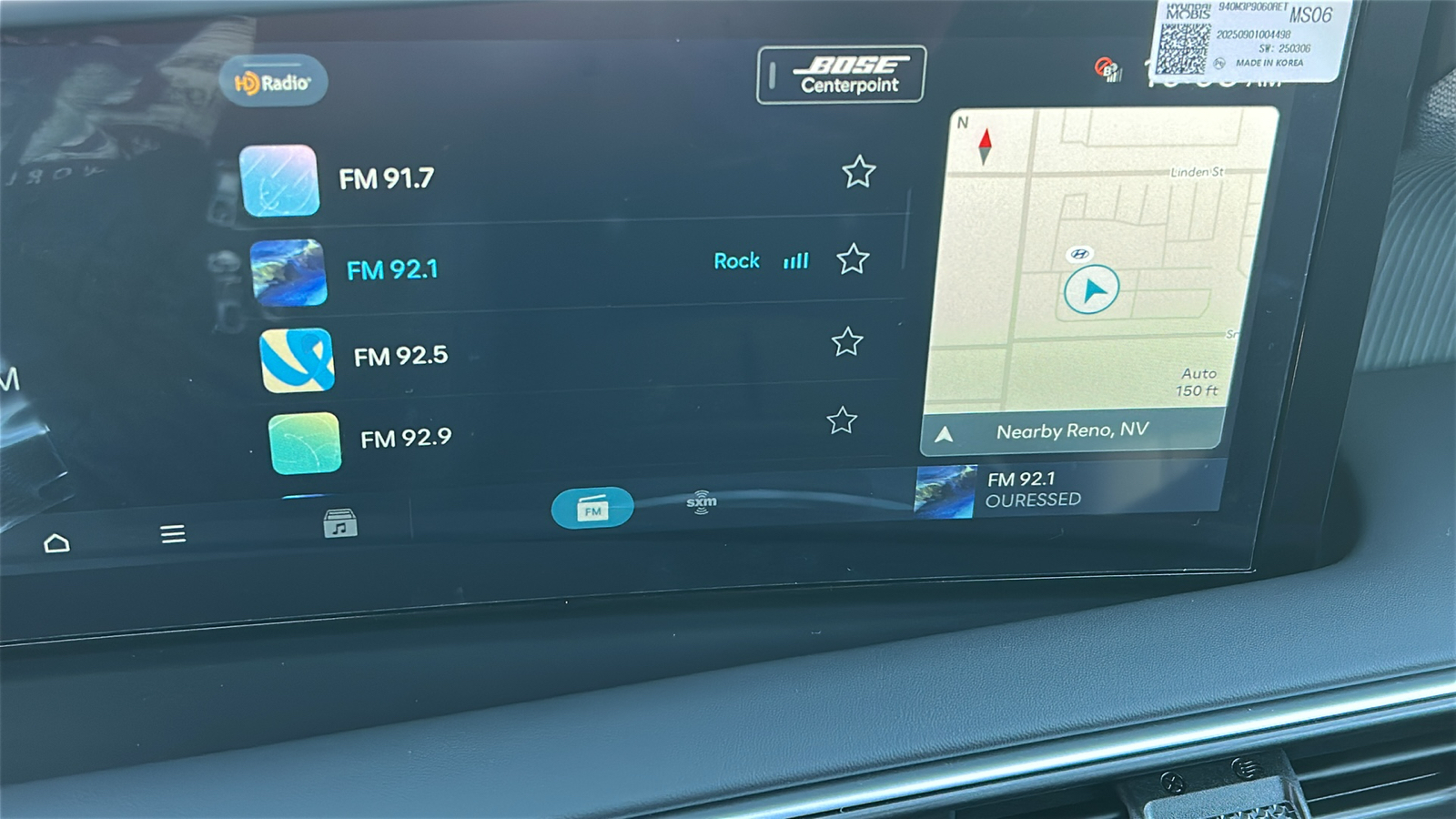The image size is (1456, 819).
Task: Toggle the star next to FM 92.5
Action: (x=847, y=342)
